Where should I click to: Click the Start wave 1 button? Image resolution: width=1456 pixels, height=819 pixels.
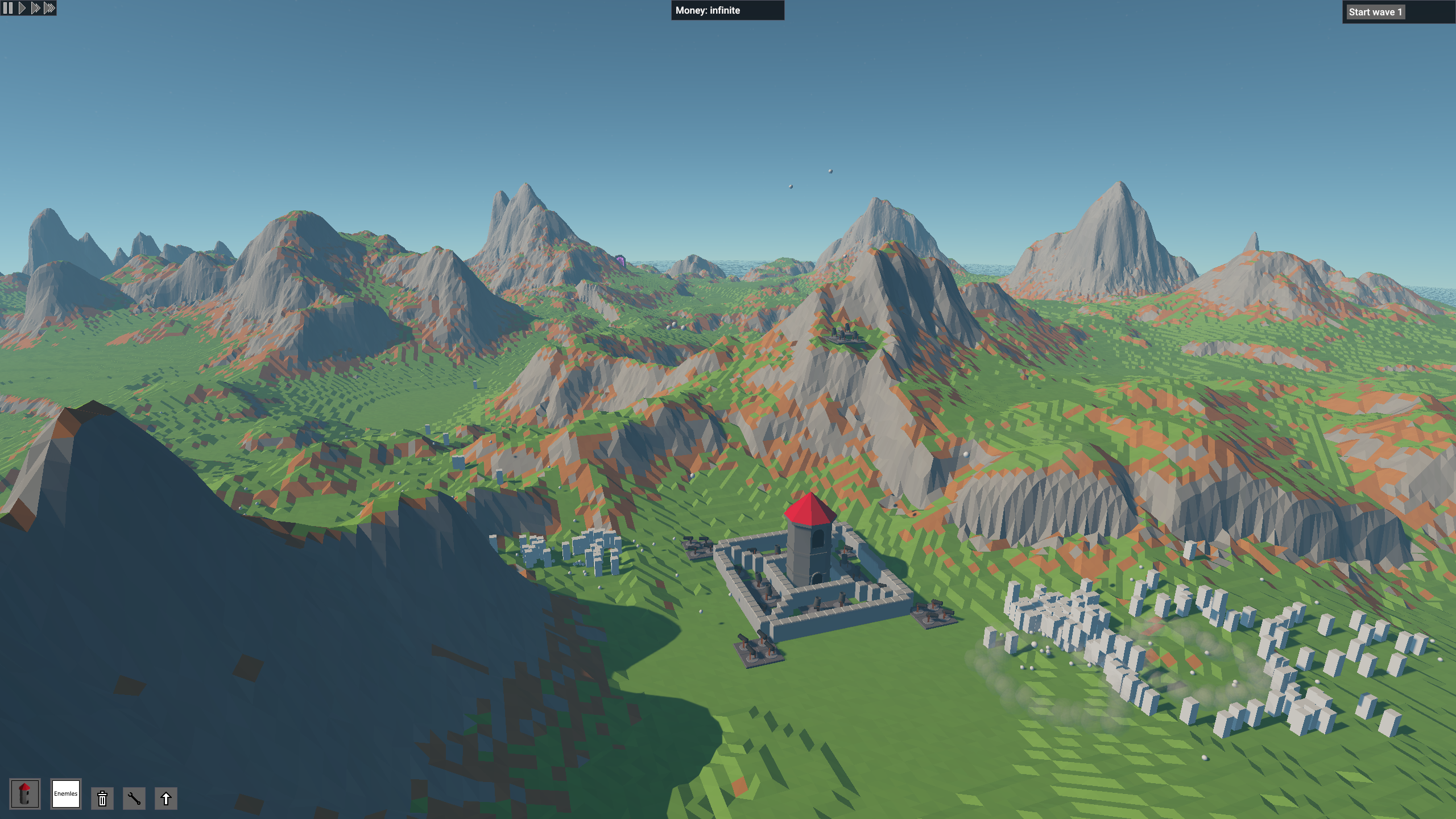pos(1375,12)
